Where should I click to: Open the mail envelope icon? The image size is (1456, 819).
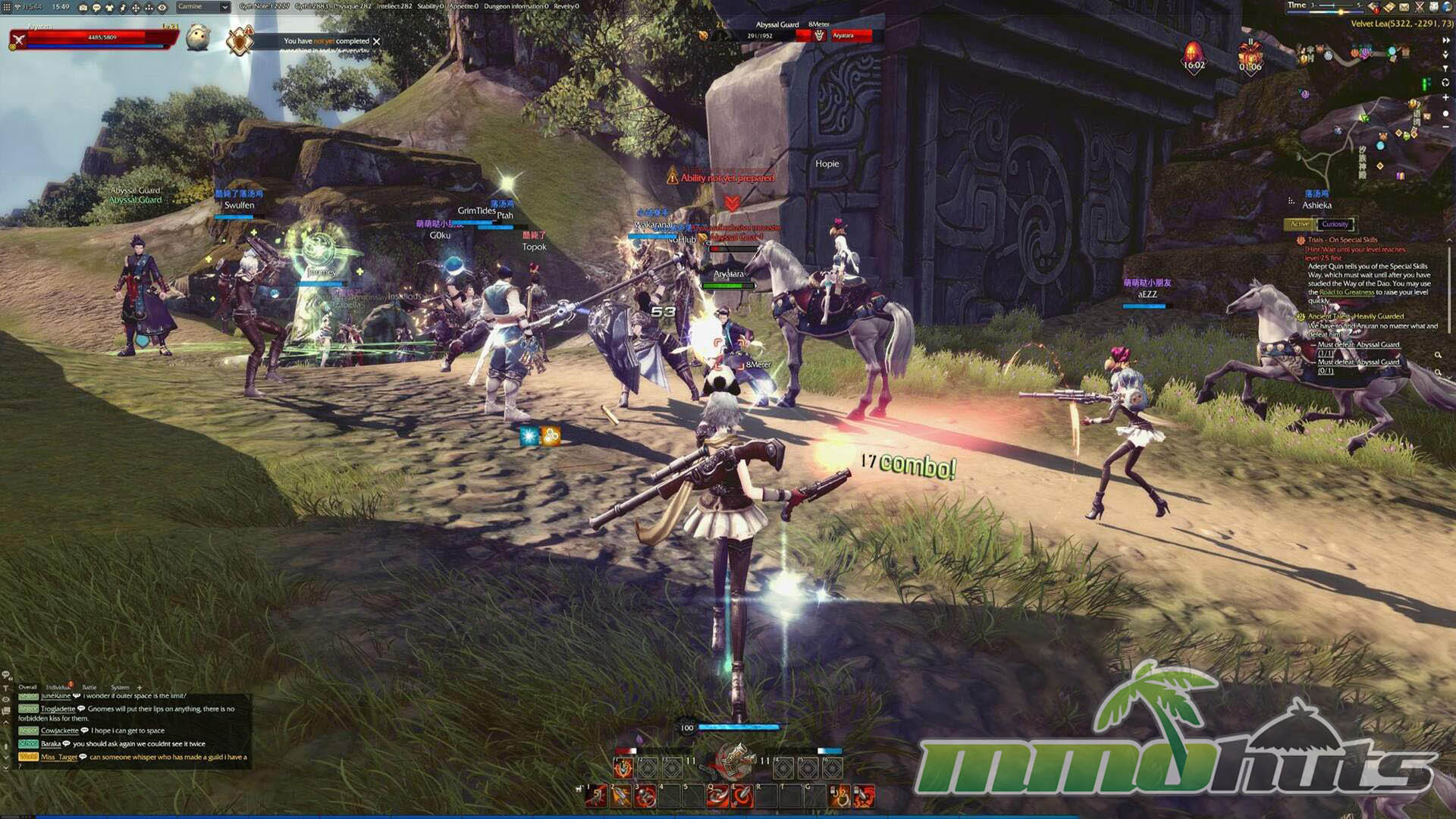coord(1404,7)
